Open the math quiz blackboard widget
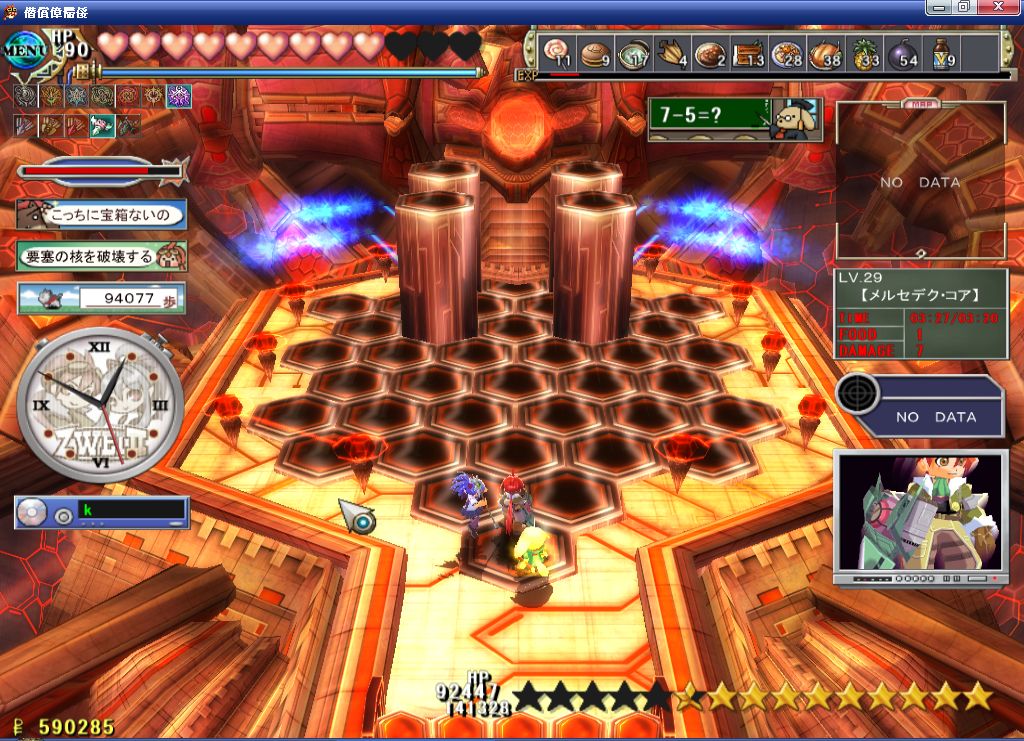Screen dimensions: 1024x741 [734, 119]
